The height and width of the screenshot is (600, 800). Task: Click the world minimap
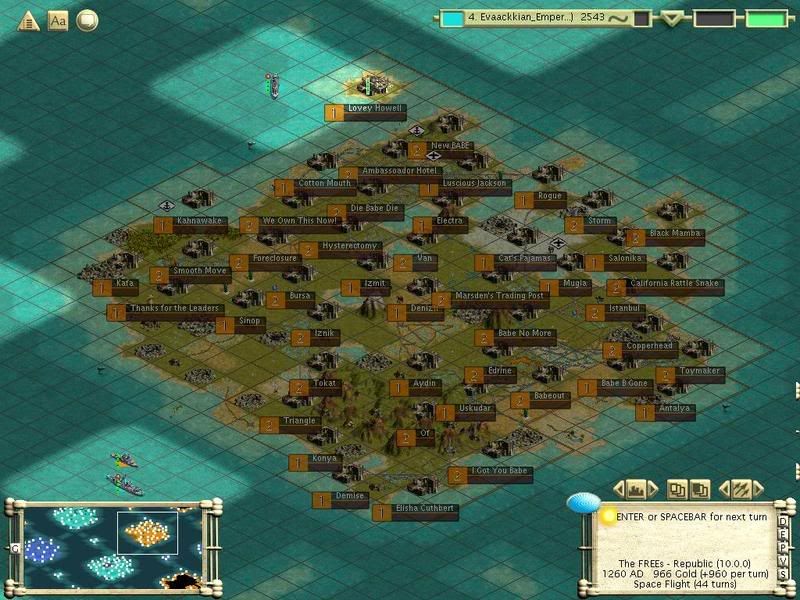pyautogui.click(x=111, y=546)
